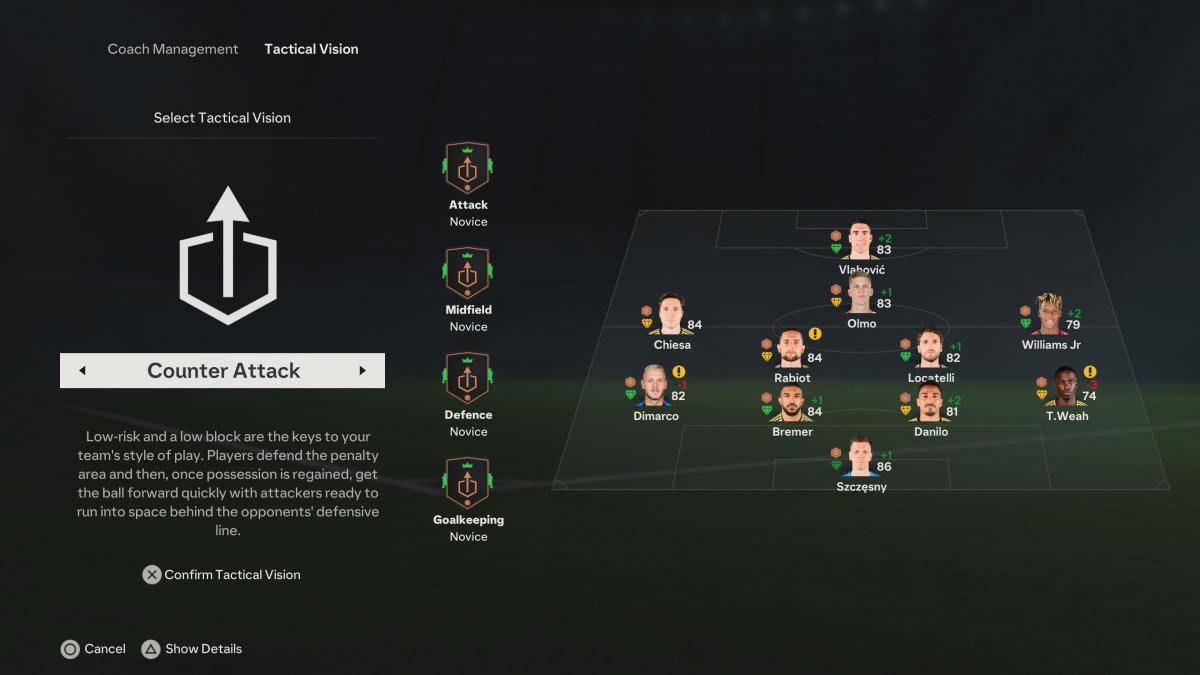Click the left arrow beside Counter Attack
The height and width of the screenshot is (675, 1200).
click(82, 371)
